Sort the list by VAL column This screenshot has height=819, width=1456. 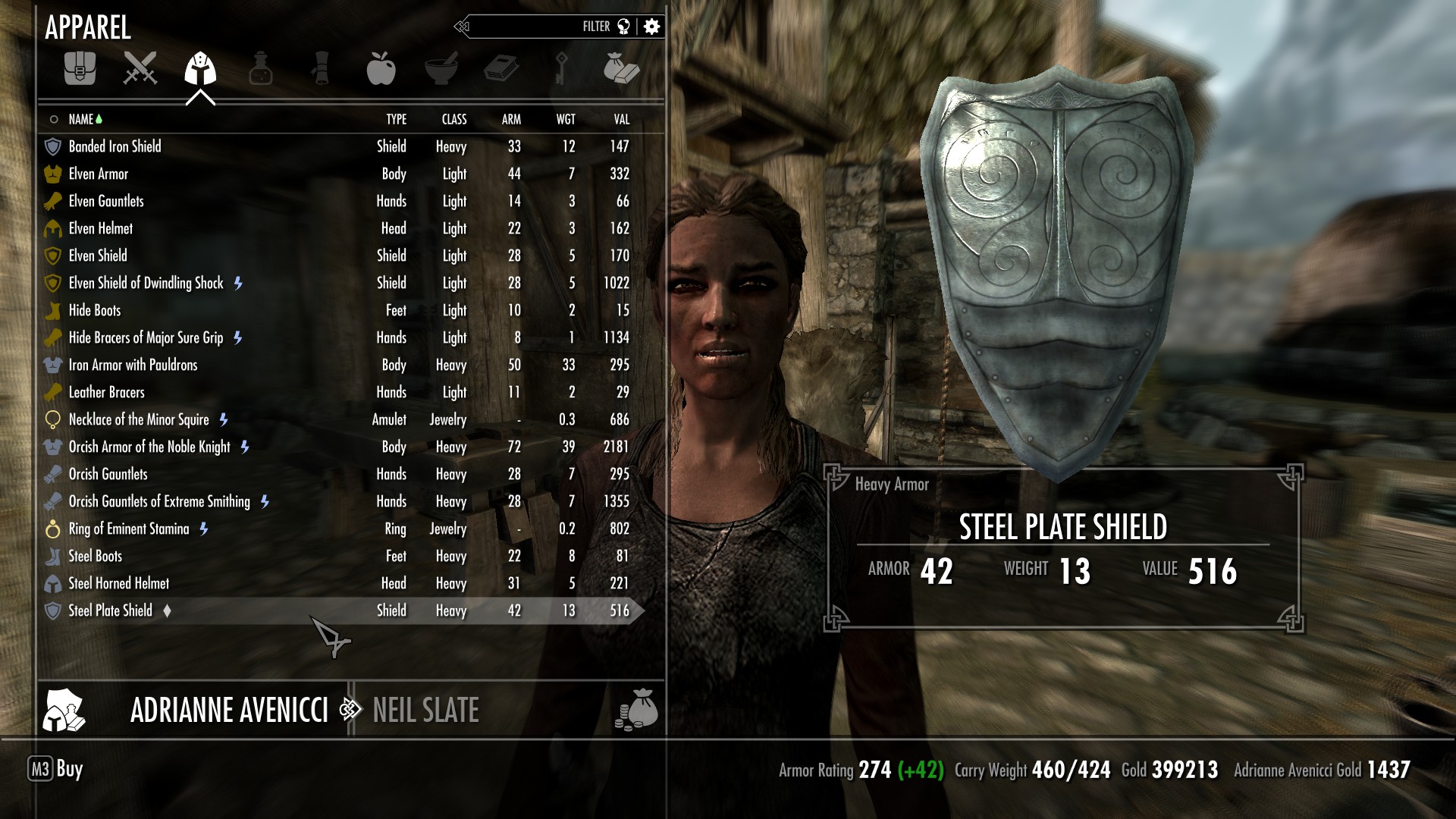[622, 119]
